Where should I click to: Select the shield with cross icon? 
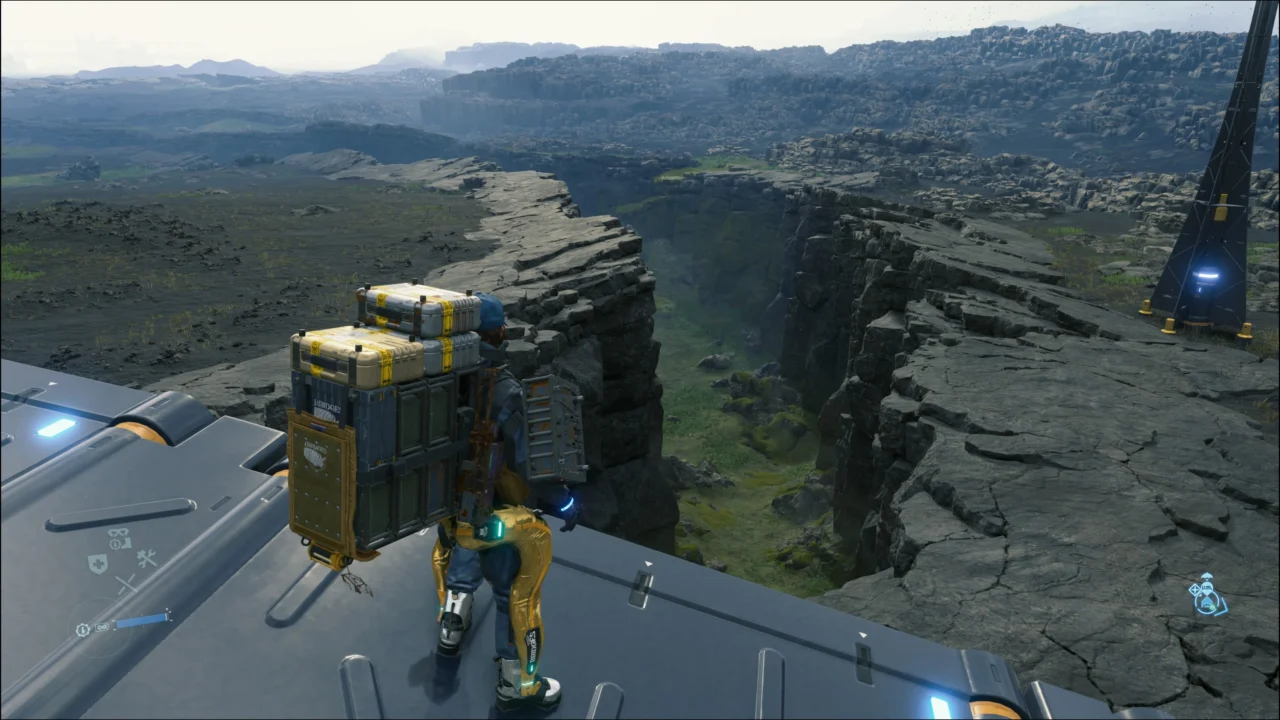coord(97,563)
